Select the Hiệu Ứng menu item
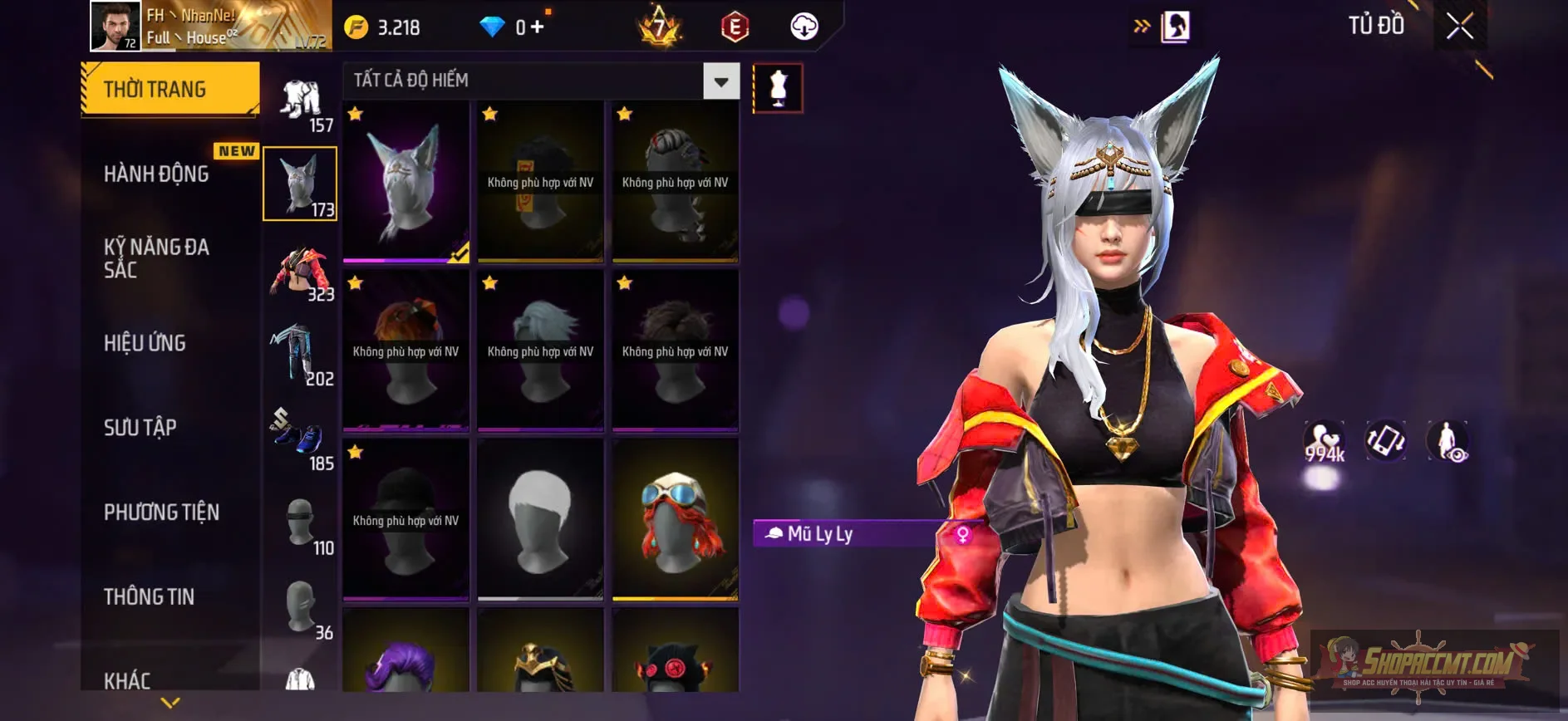1568x721 pixels. [145, 343]
